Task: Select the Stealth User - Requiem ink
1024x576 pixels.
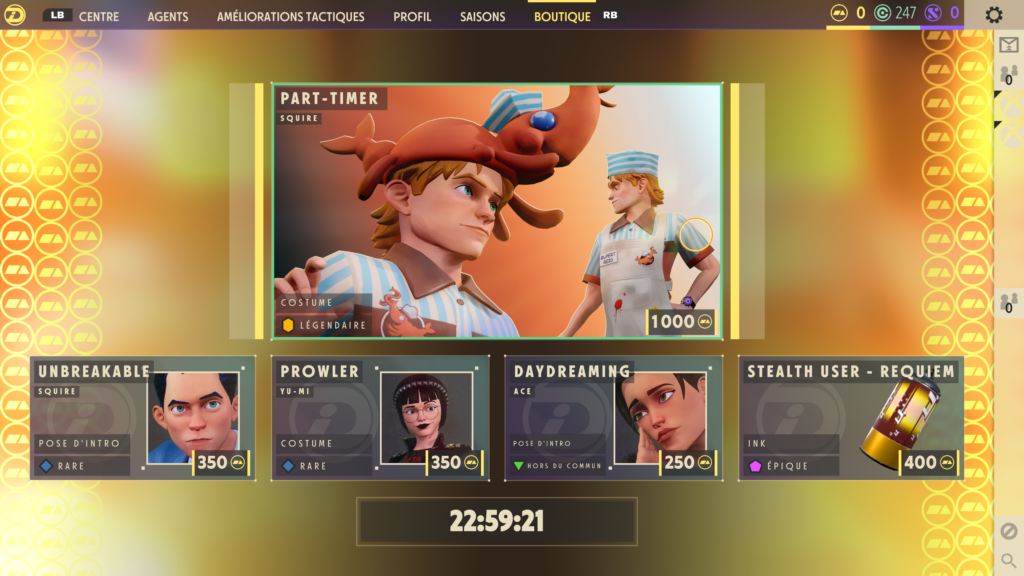Action: pos(850,417)
